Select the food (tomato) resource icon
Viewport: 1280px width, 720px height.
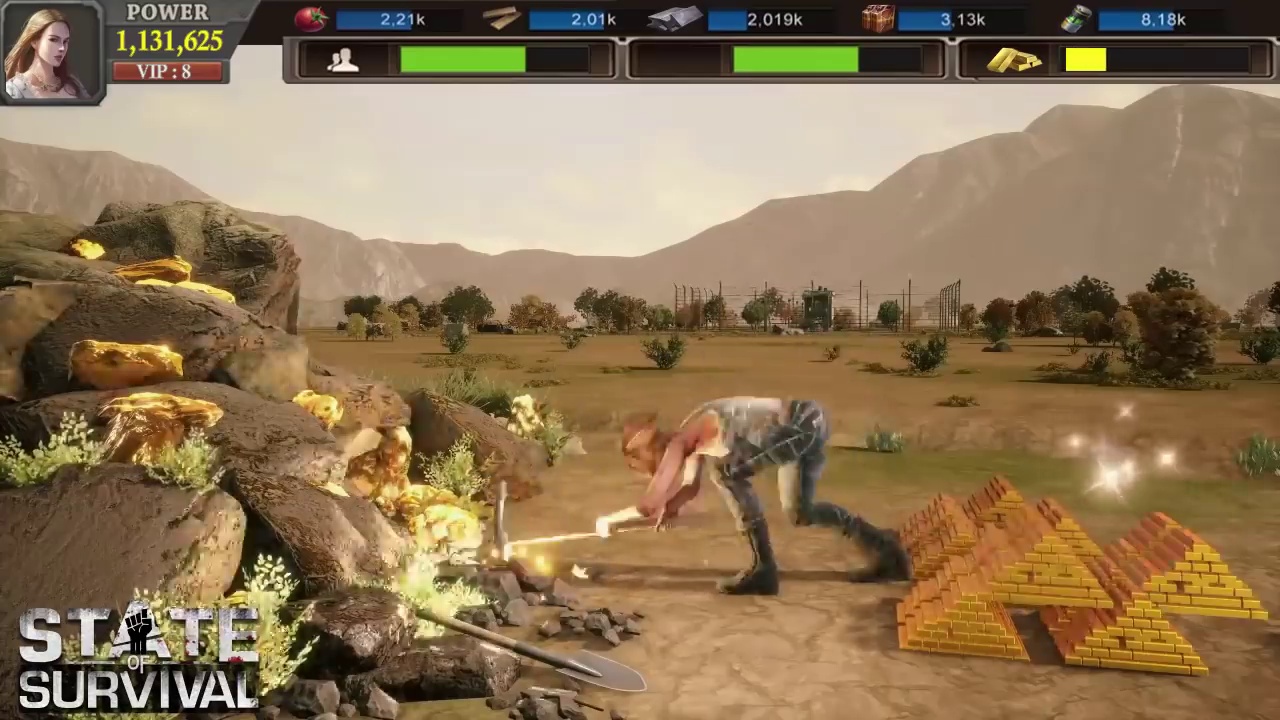[311, 17]
